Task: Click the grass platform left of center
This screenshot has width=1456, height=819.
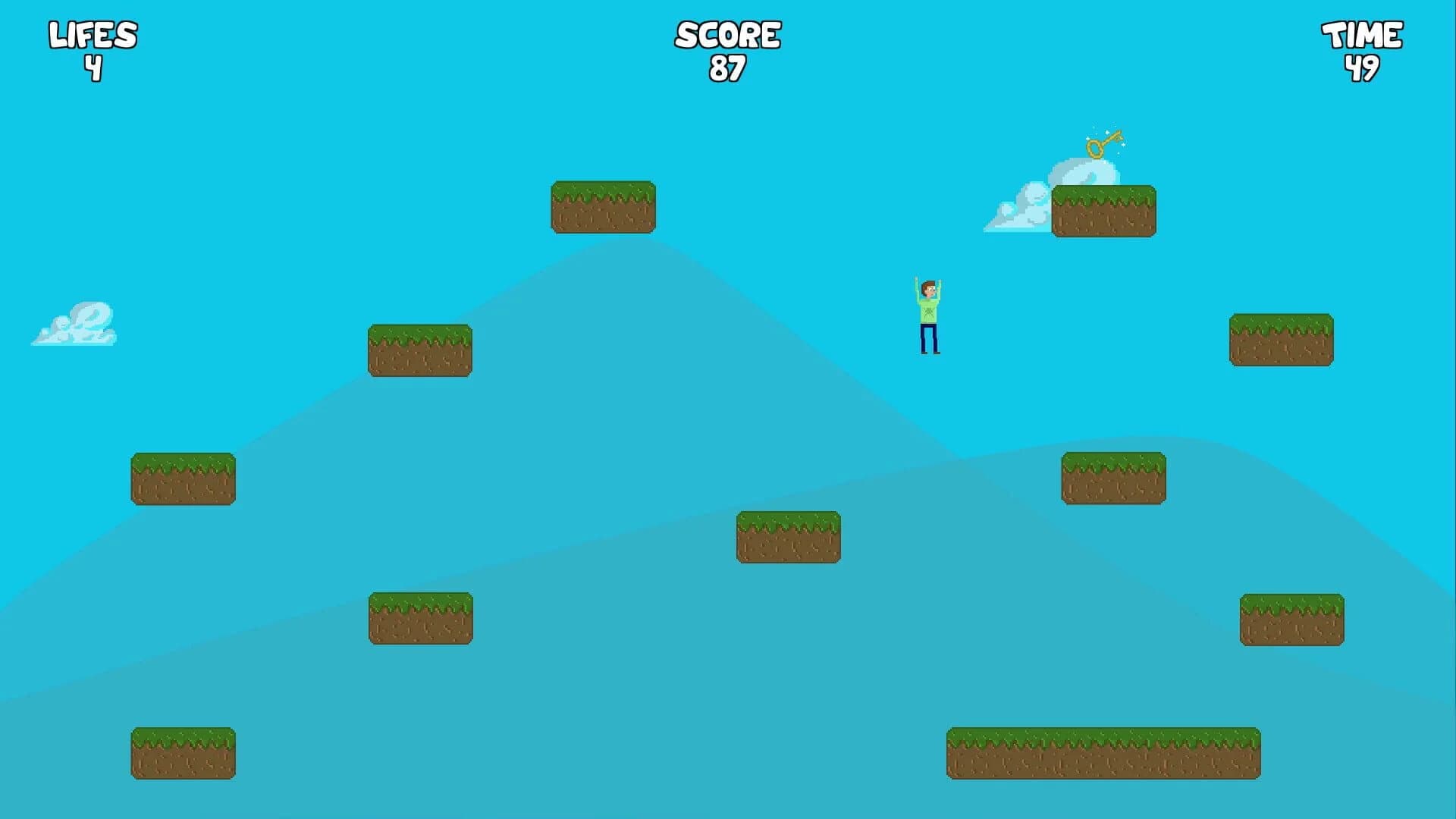Action: tap(421, 349)
